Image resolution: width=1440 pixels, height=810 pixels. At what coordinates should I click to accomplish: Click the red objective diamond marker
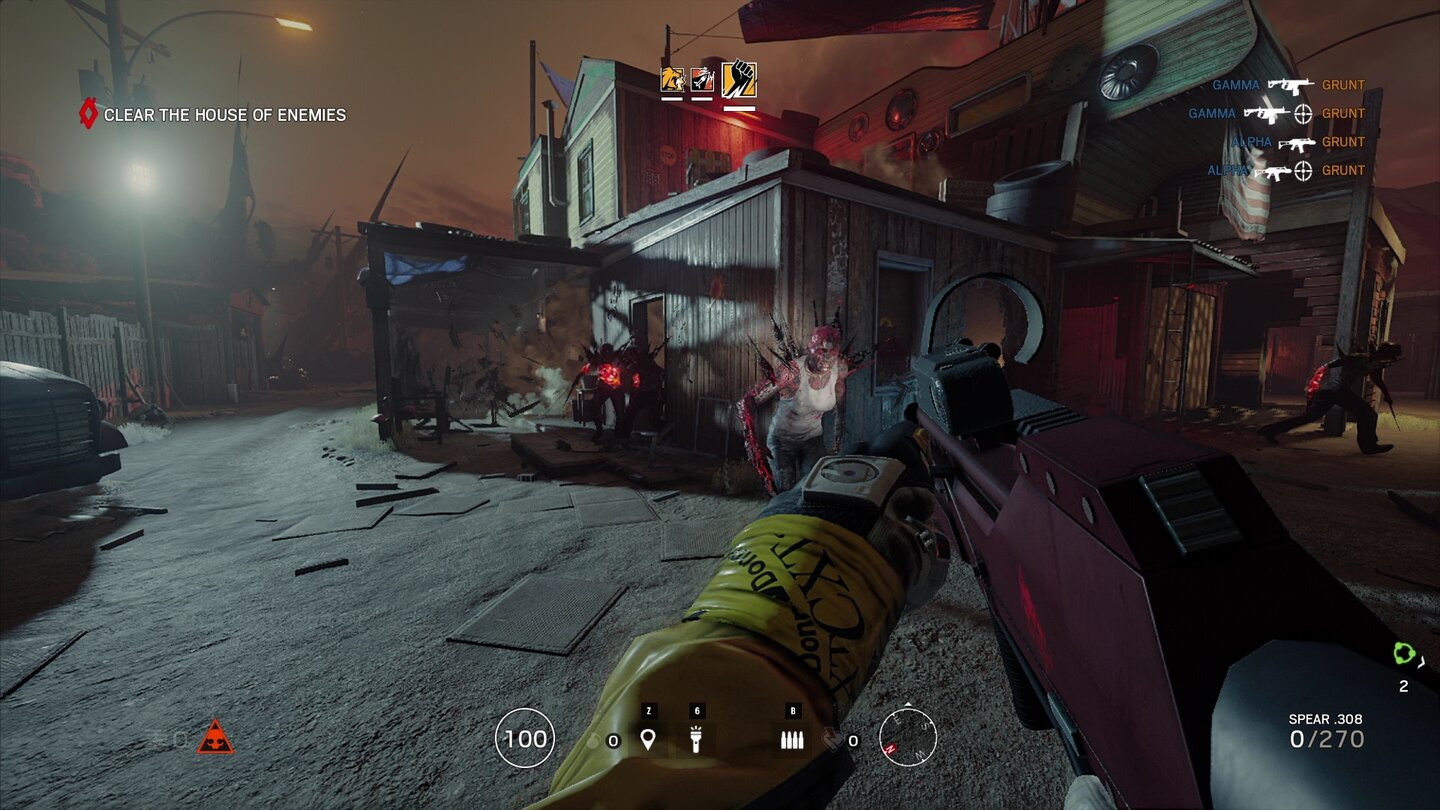[x=90, y=114]
